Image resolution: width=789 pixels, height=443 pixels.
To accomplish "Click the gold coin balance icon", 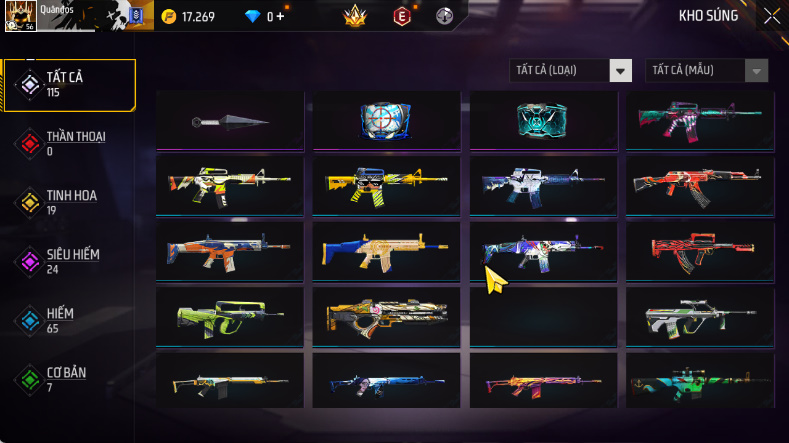I will point(169,16).
